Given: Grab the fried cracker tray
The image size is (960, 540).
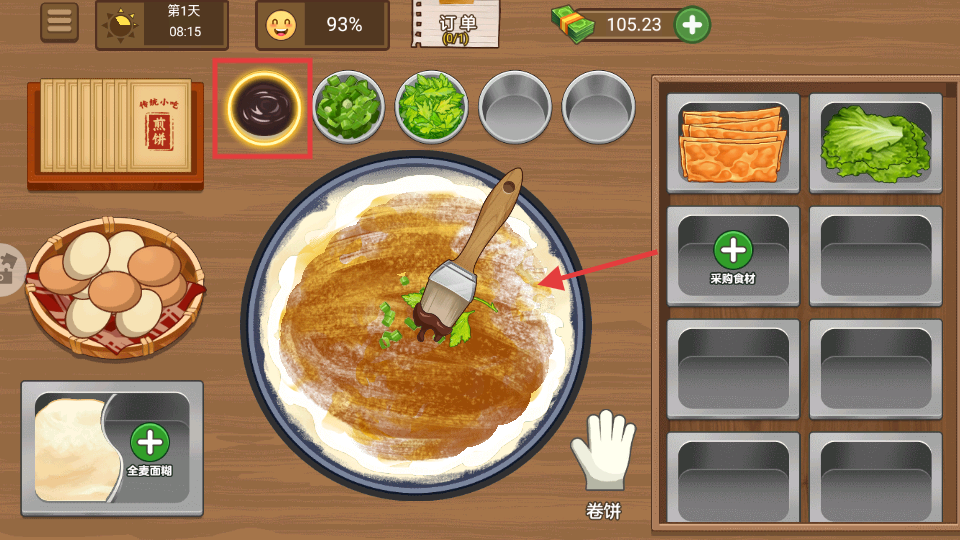Looking at the screenshot, I should 732,143.
